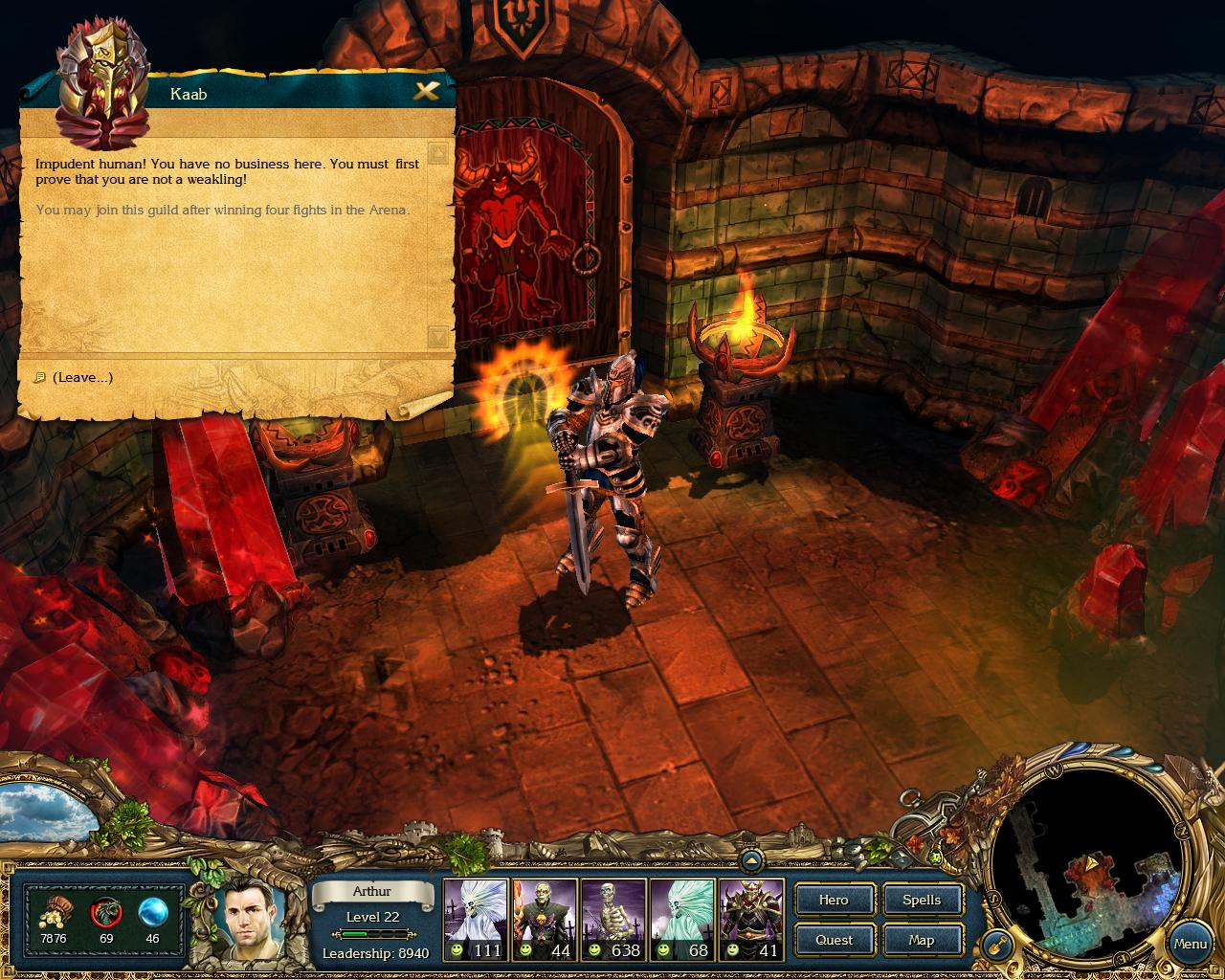Select the teal ghost troop with 68 units
Image resolution: width=1225 pixels, height=980 pixels.
click(x=682, y=919)
